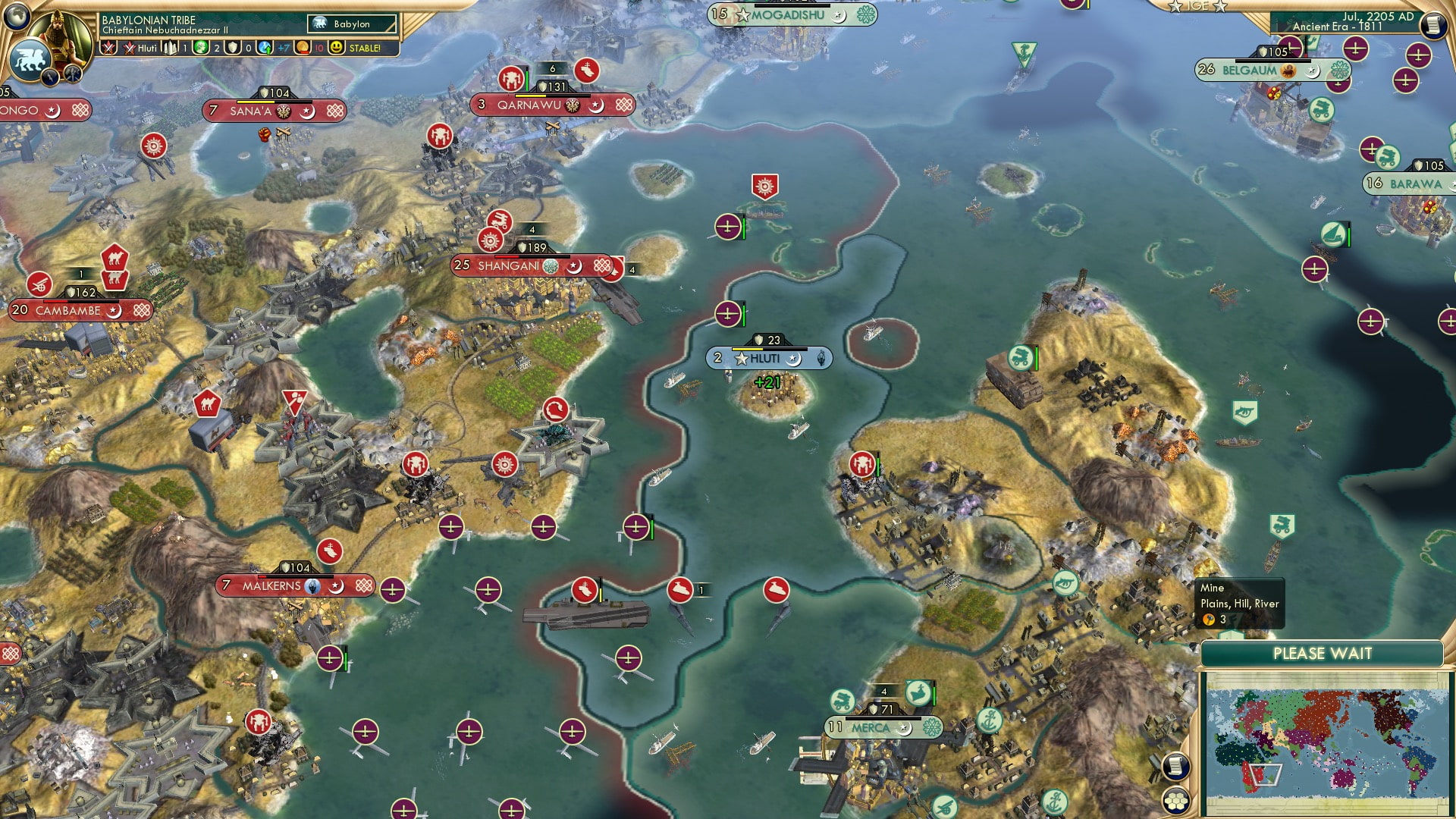Image resolution: width=1456 pixels, height=819 pixels.
Task: Open the IGE in-game editor
Action: coord(1197,6)
